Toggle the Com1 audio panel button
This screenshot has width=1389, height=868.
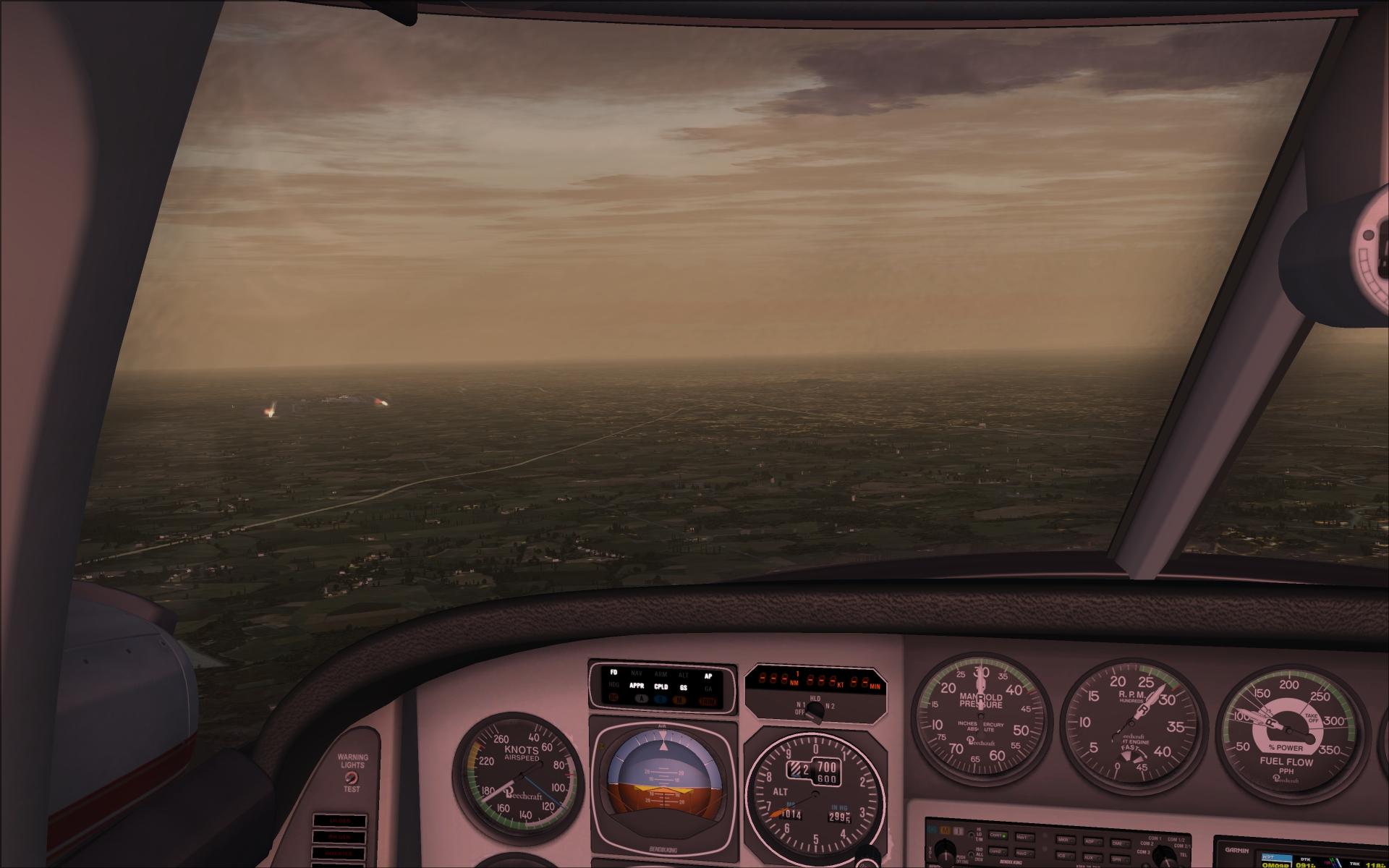coord(998,835)
